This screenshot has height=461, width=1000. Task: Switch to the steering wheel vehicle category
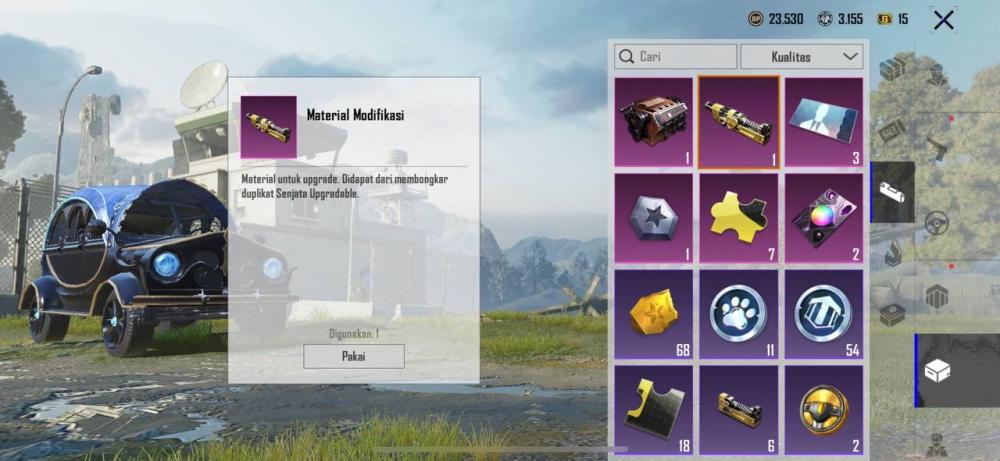click(936, 222)
